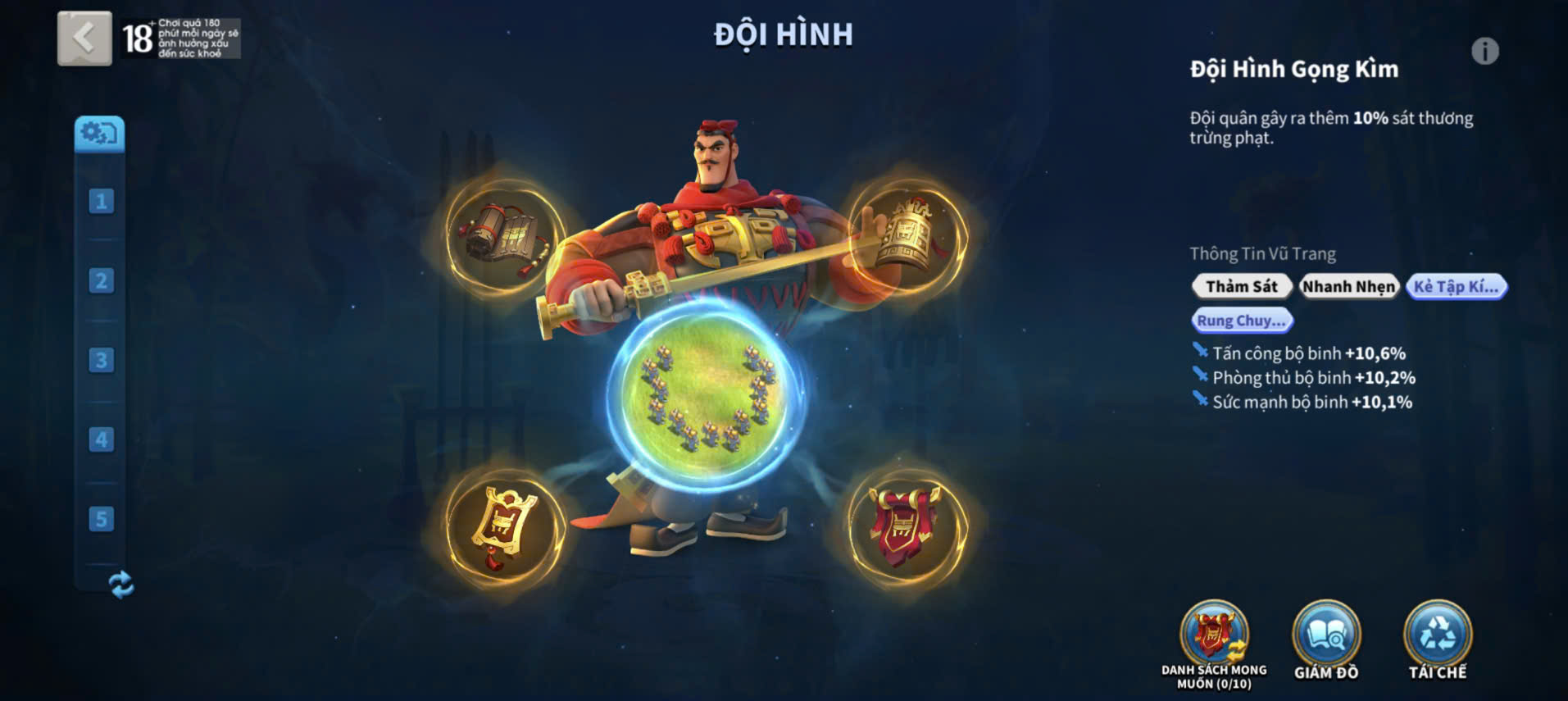Select formation preset 3
This screenshot has height=701, width=1568.
(x=101, y=360)
